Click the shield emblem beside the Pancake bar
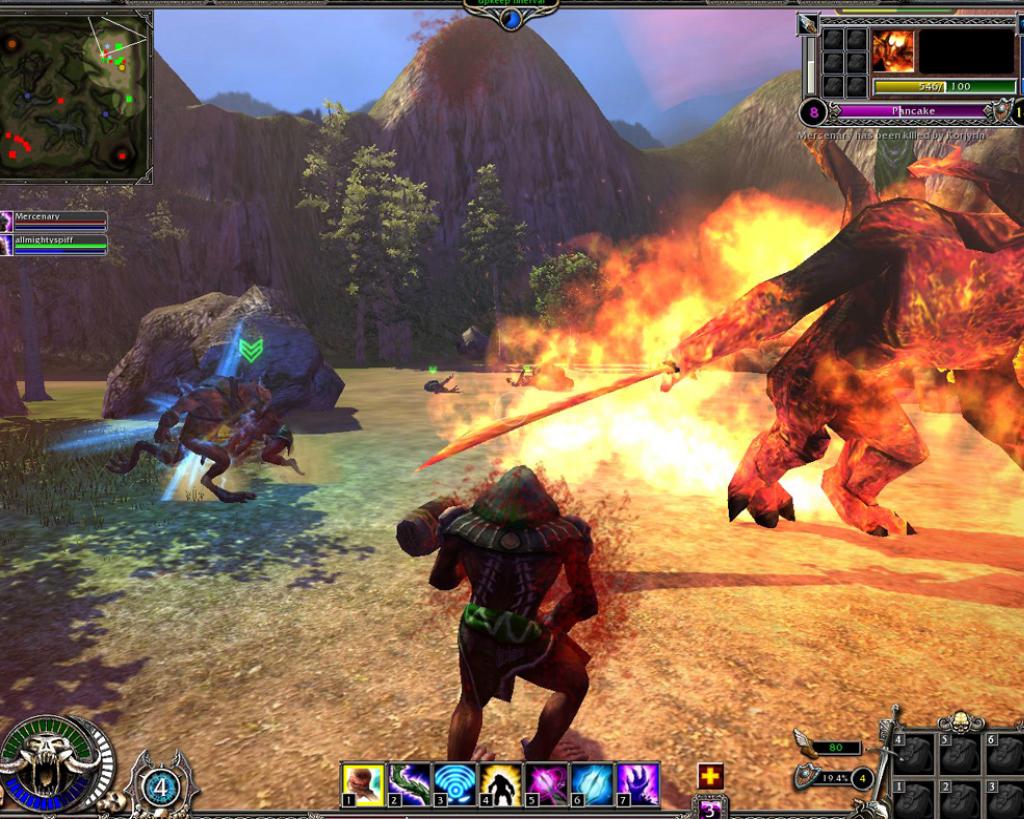 point(999,111)
